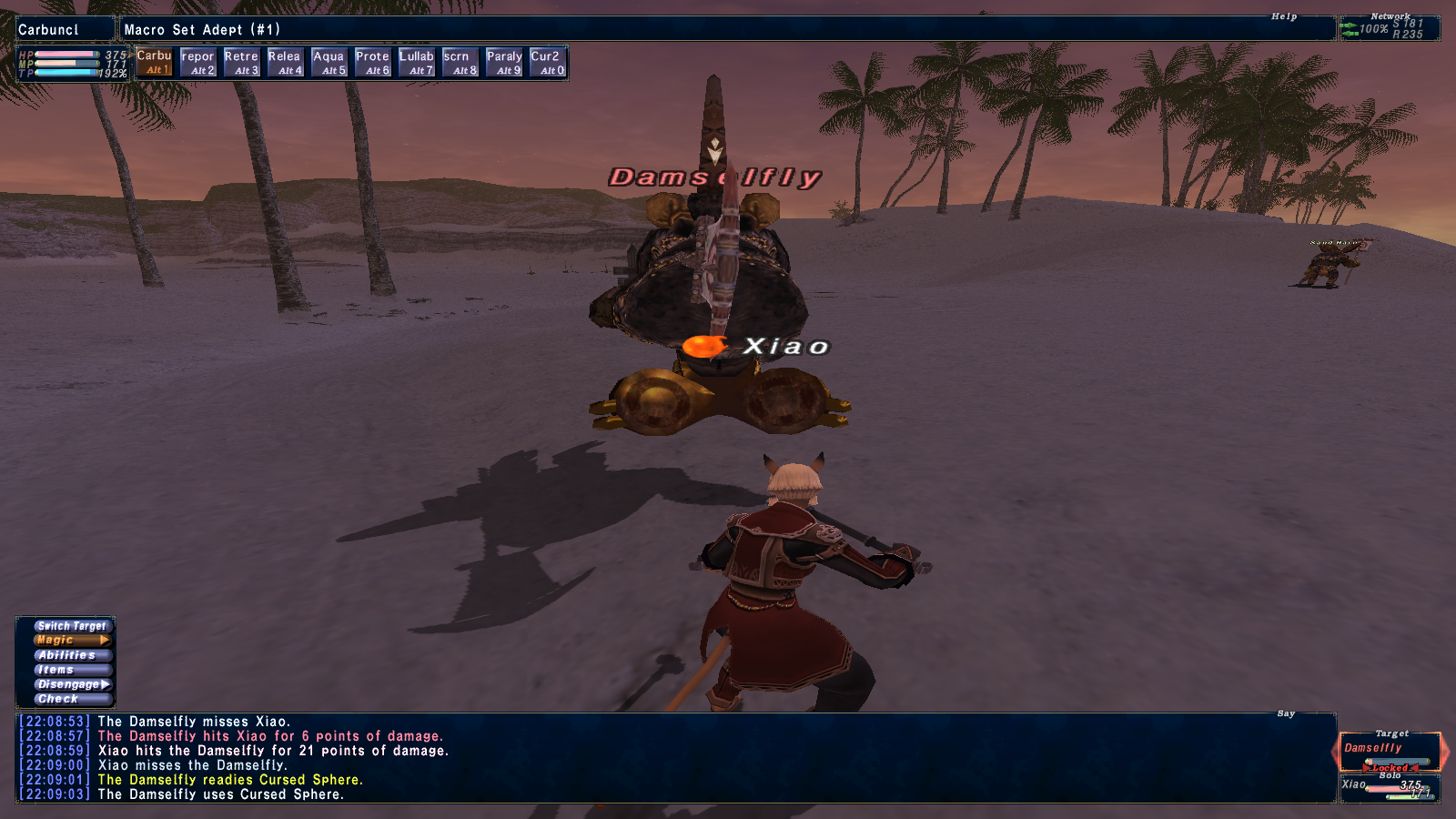This screenshot has width=1456, height=819.
Task: Use the Paraly macro
Action: (x=504, y=63)
